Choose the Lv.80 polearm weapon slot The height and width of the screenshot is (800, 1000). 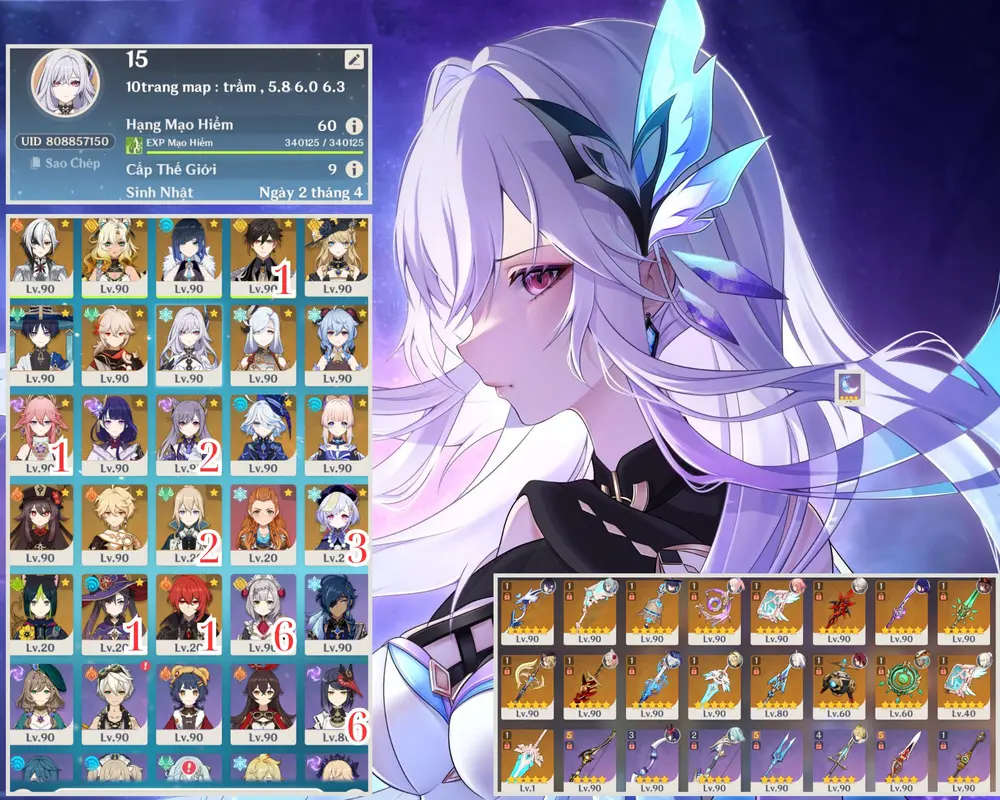point(776,688)
